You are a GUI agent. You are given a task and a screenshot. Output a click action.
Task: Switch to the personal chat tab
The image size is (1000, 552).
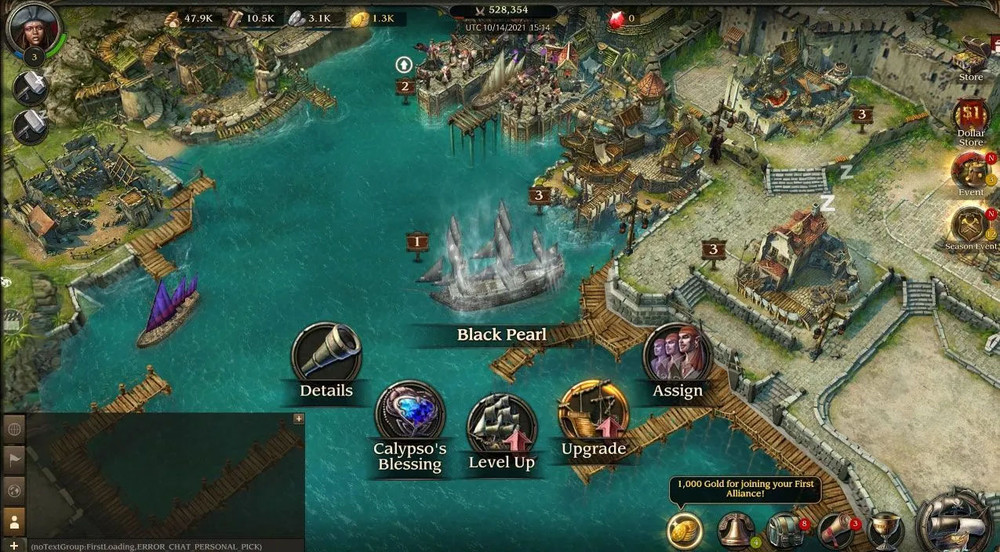pos(14,521)
